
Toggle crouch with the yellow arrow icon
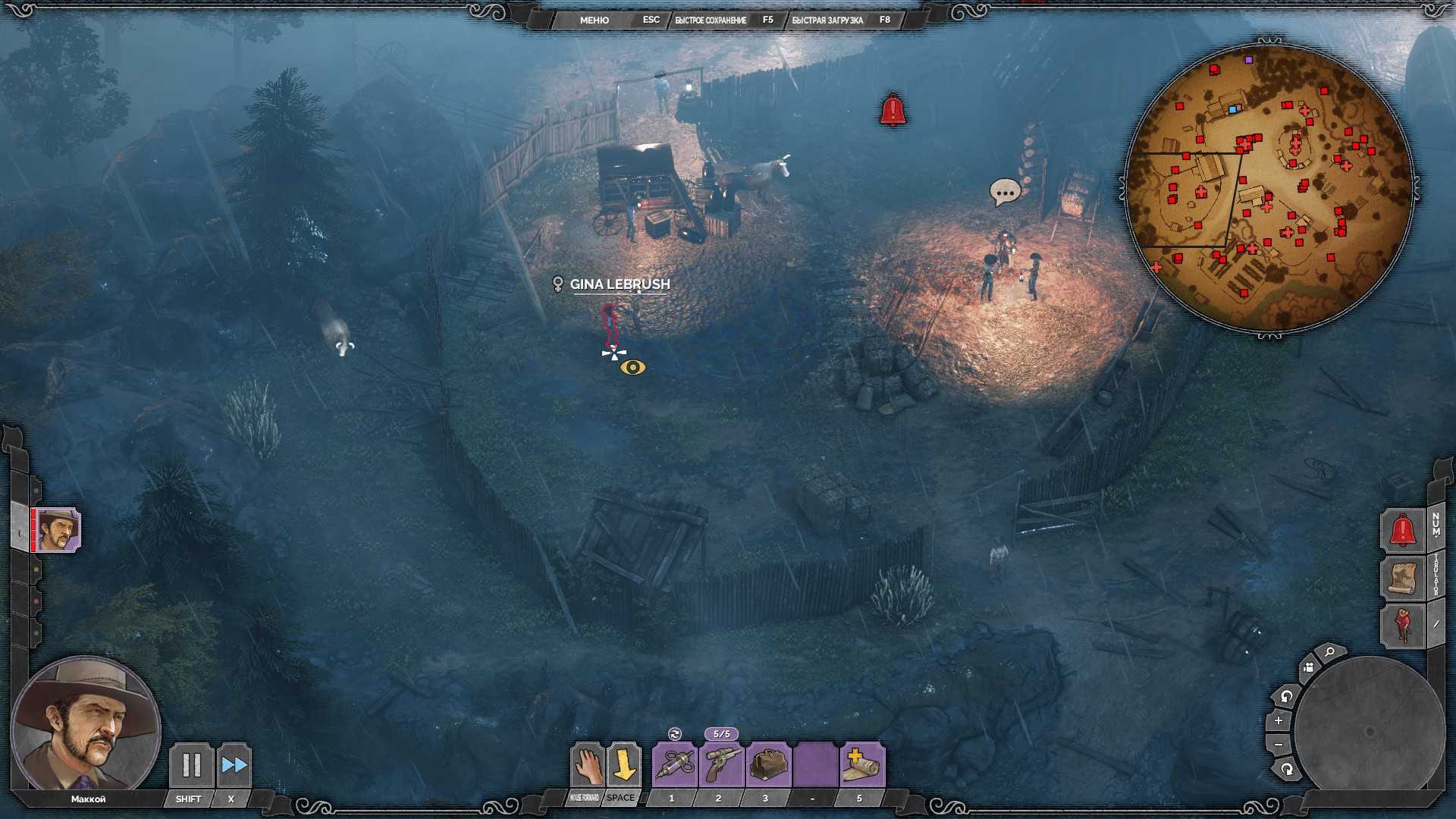(623, 765)
